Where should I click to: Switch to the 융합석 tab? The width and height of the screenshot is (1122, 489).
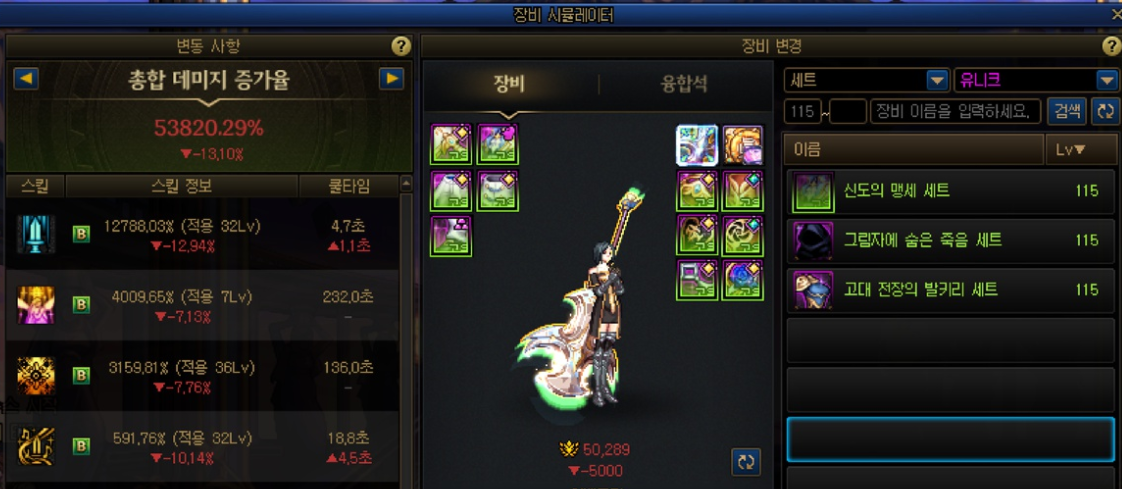685,83
